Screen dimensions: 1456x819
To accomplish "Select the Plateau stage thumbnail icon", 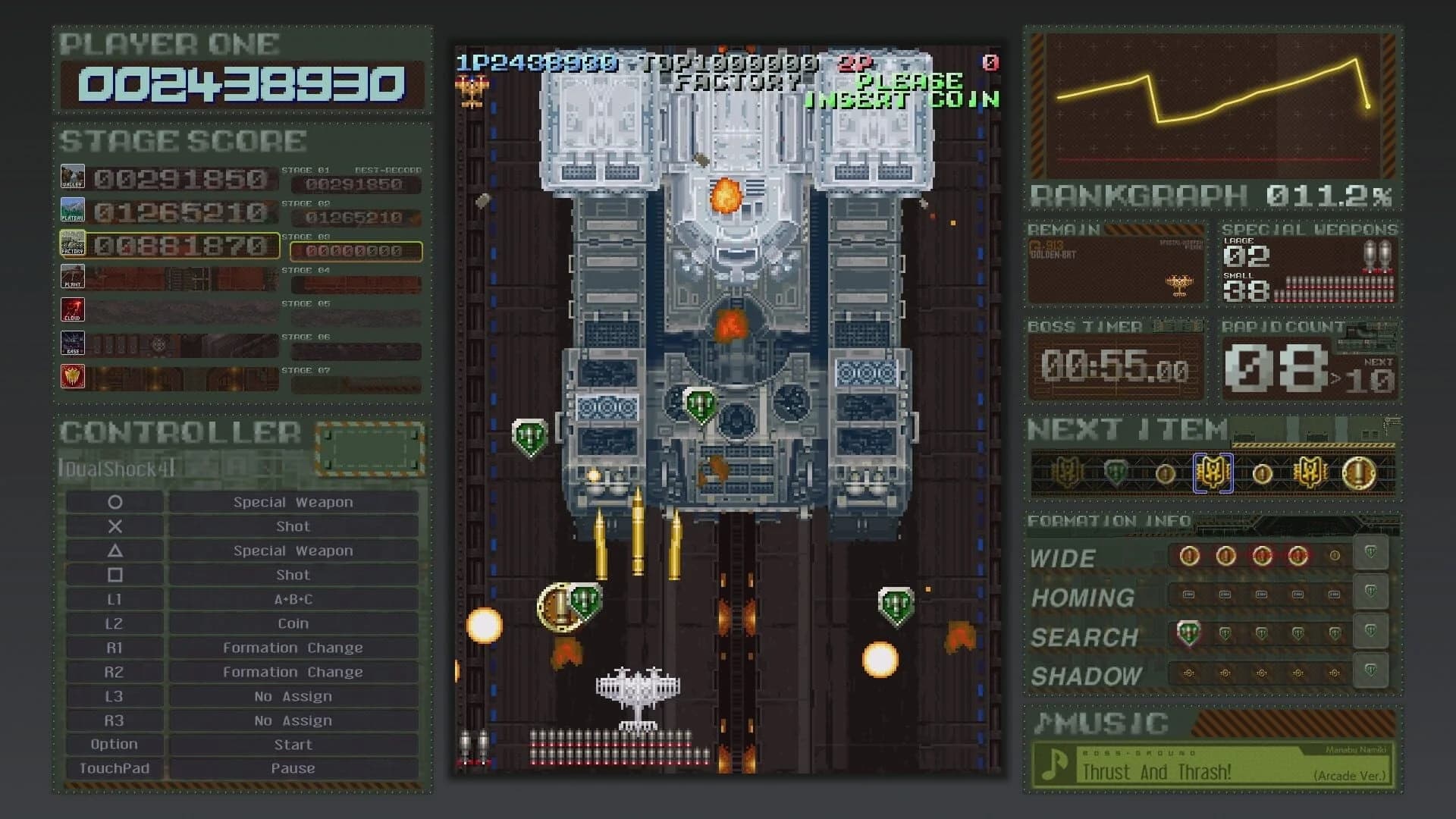I will point(73,210).
